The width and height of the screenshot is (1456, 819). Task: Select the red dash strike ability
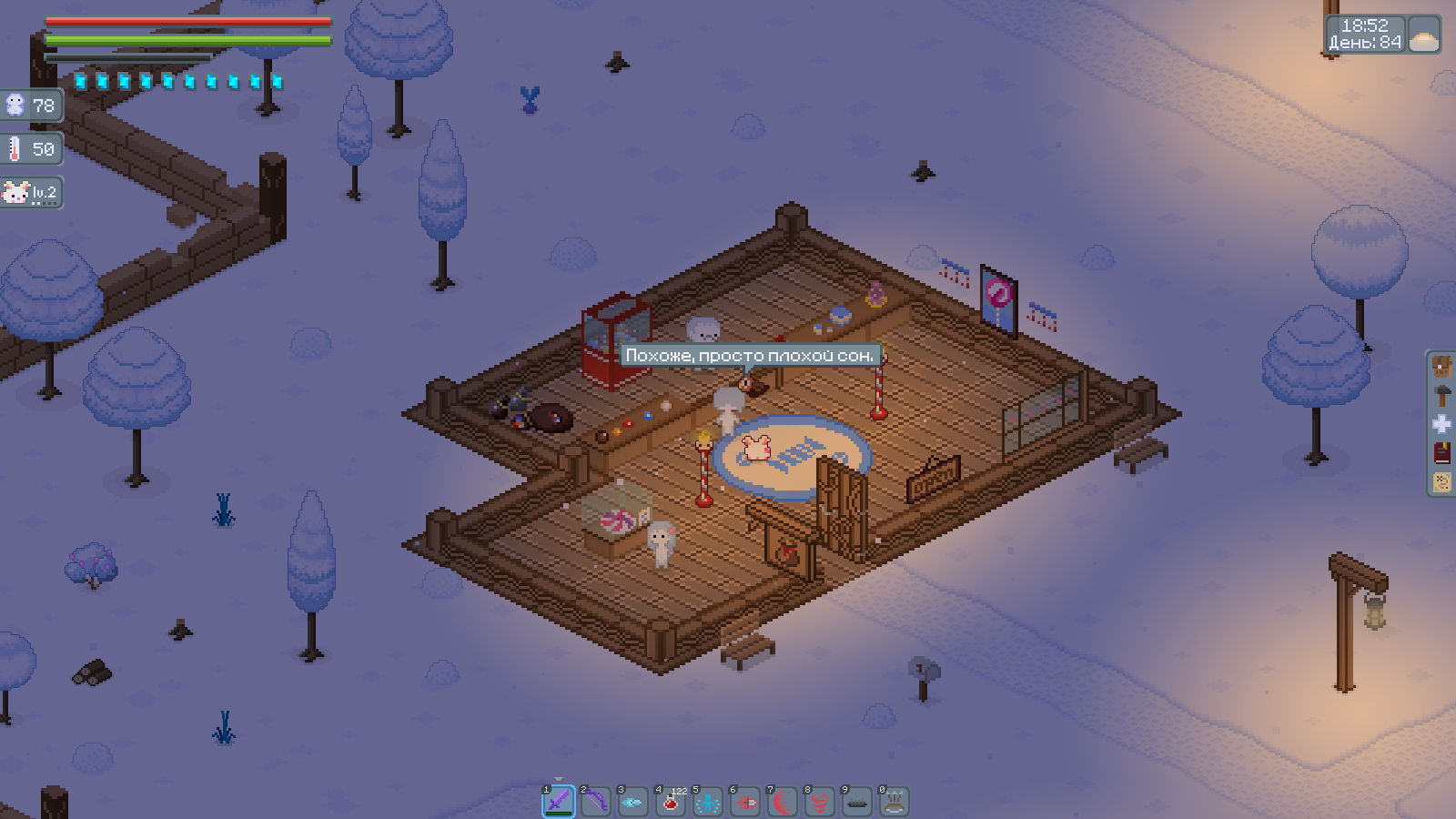(745, 802)
